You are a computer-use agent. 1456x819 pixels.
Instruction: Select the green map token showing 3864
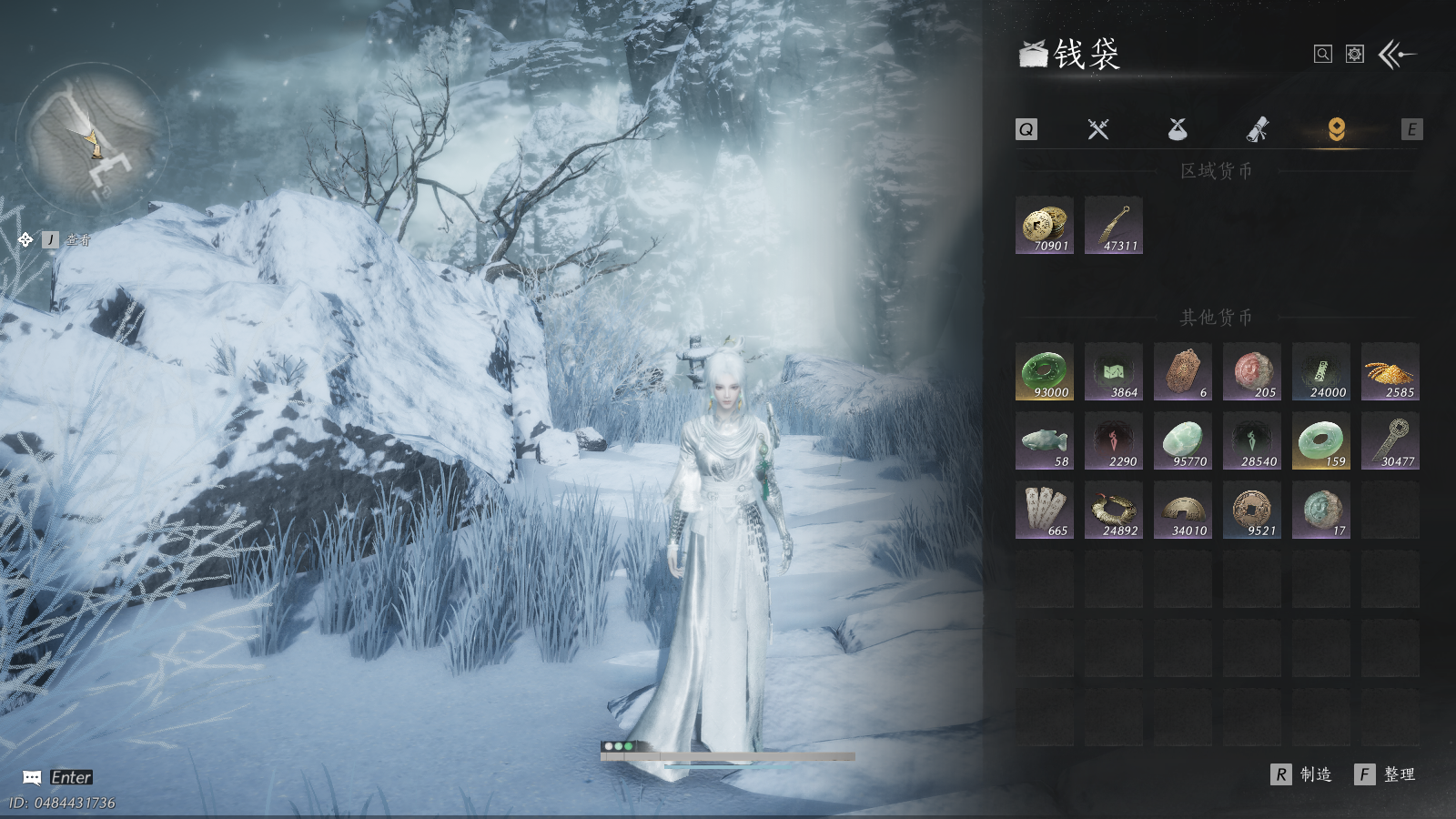coord(1114,371)
